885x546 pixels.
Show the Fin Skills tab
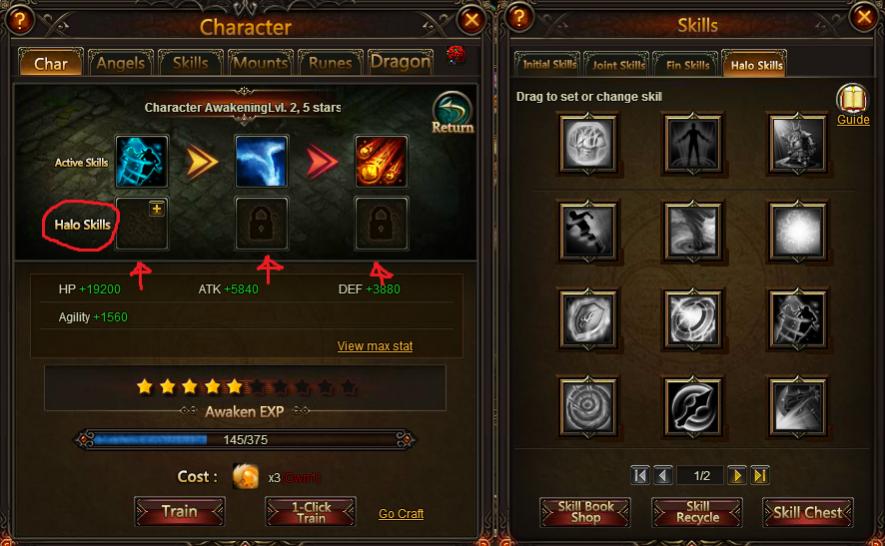click(687, 66)
